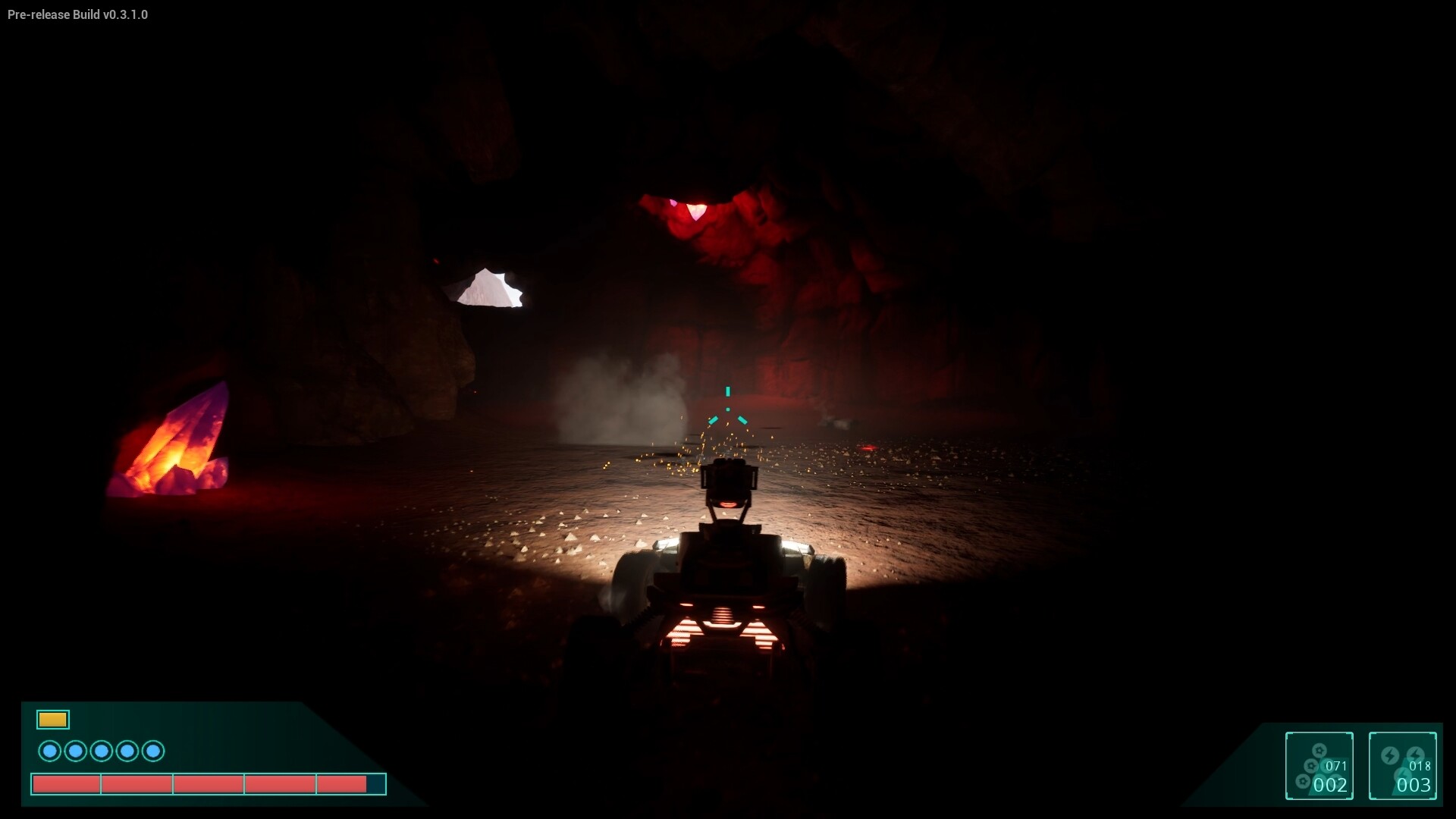This screenshot has height=819, width=1456.
Task: Click the first blue ammo circle on the HUD
Action: pos(50,751)
